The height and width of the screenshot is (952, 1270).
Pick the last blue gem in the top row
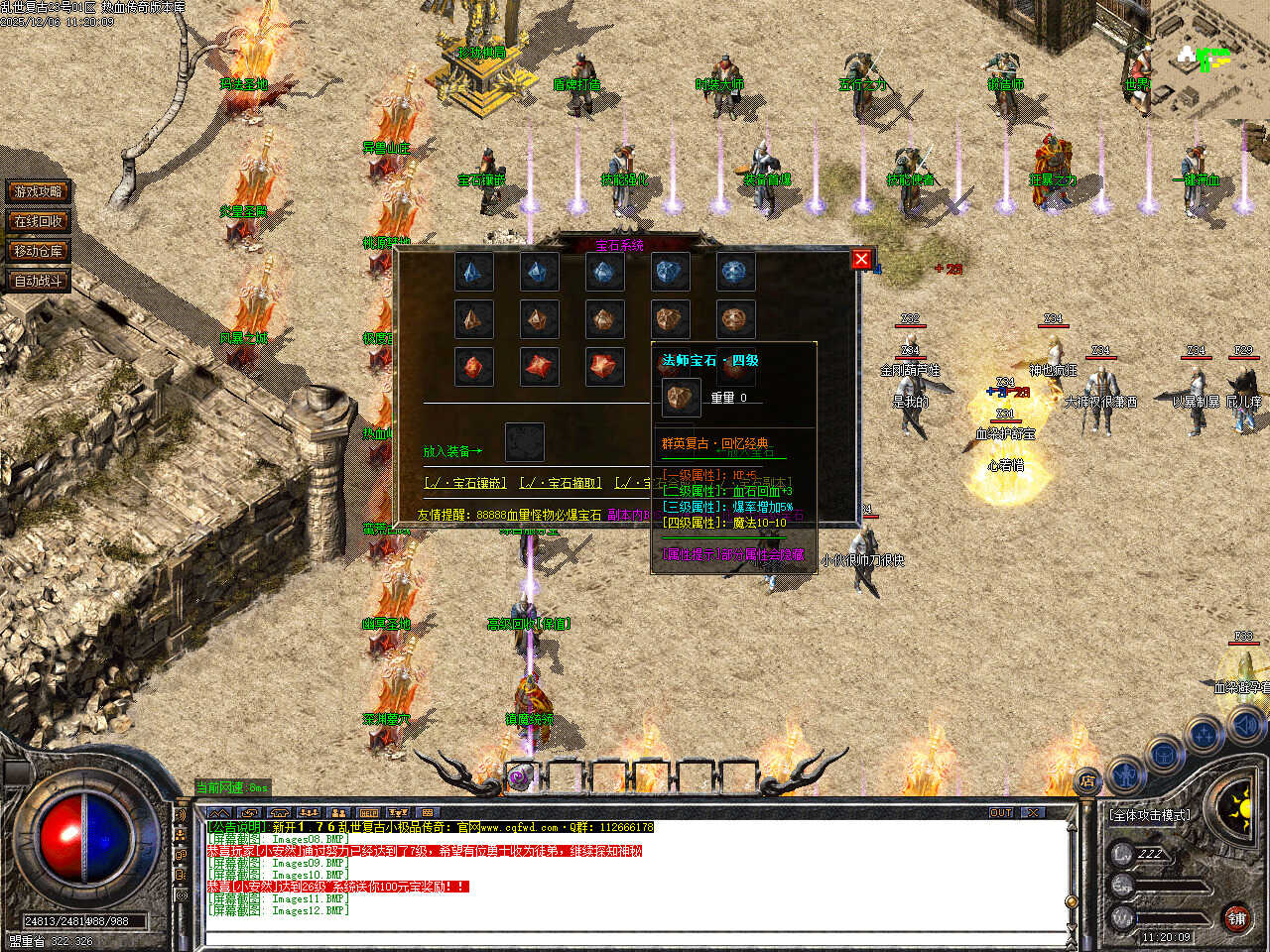point(735,272)
